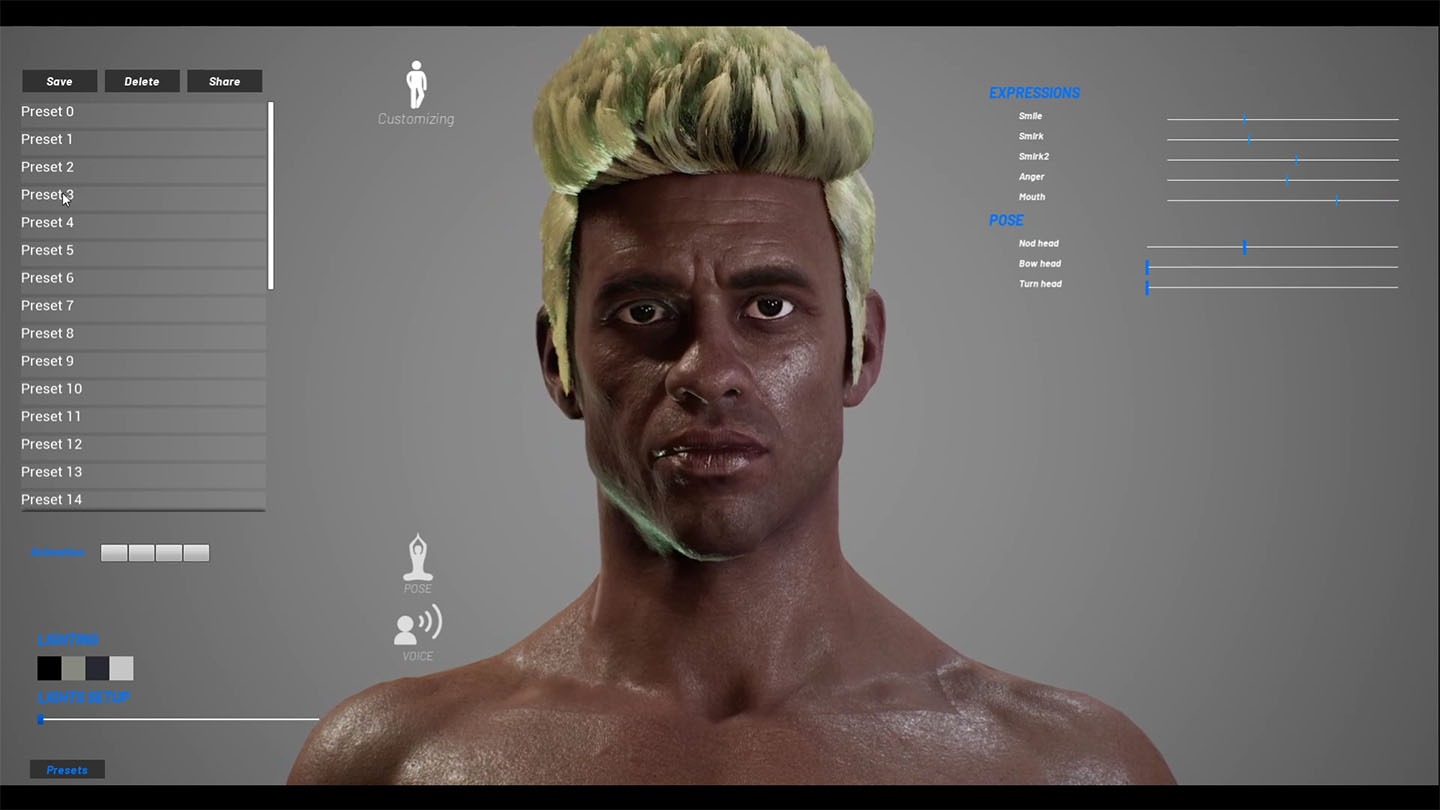The image size is (1440, 810).
Task: Delete the selected preset
Action: click(x=142, y=81)
